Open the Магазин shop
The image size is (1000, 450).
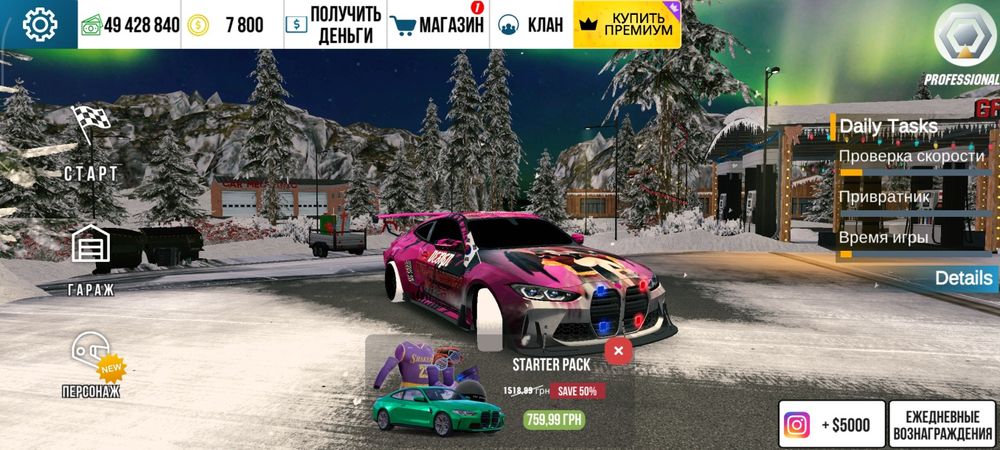pos(436,25)
